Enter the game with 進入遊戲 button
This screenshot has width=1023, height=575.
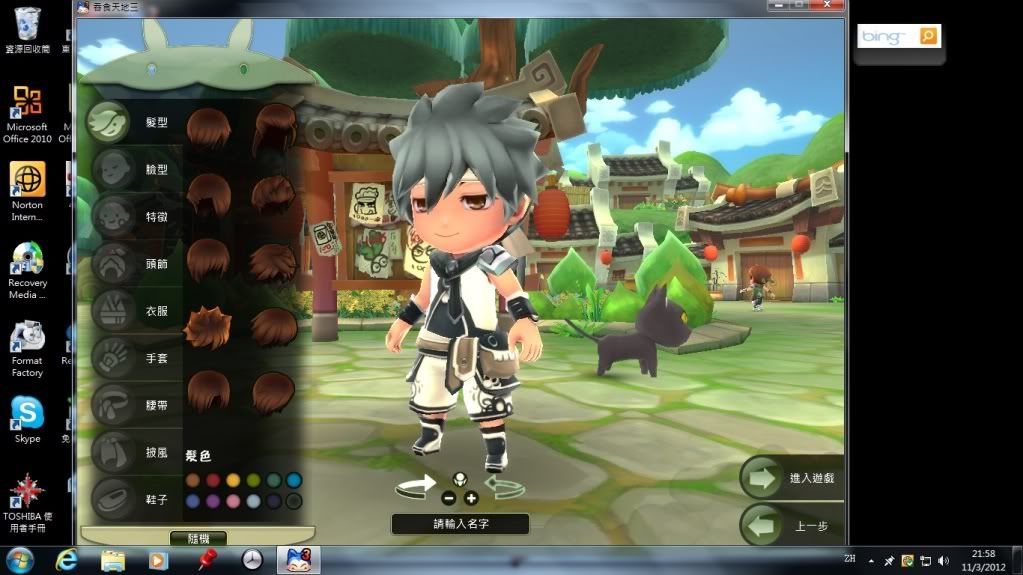[792, 478]
